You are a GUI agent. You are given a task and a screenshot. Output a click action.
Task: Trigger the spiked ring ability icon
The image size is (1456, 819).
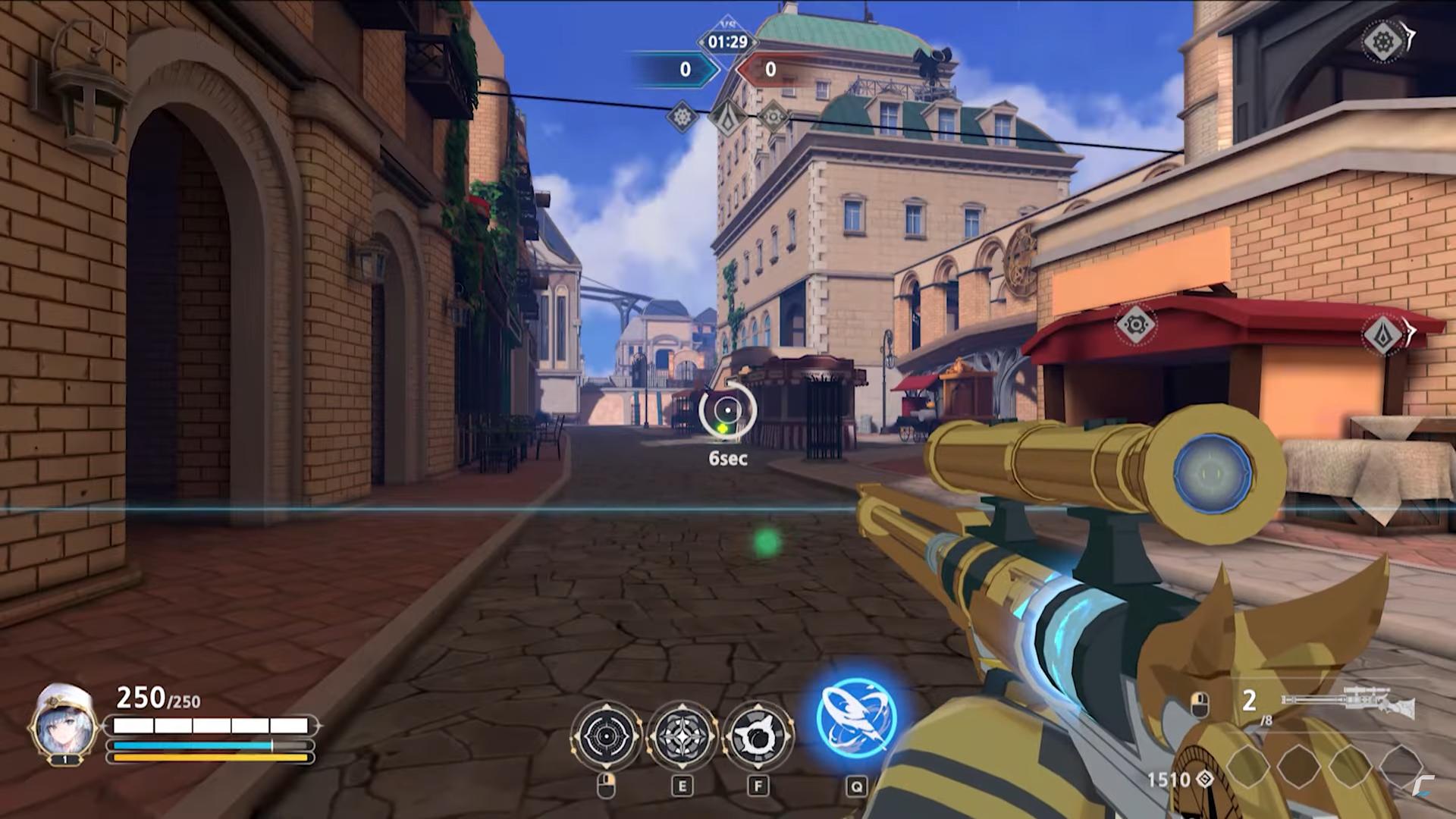[x=758, y=736]
